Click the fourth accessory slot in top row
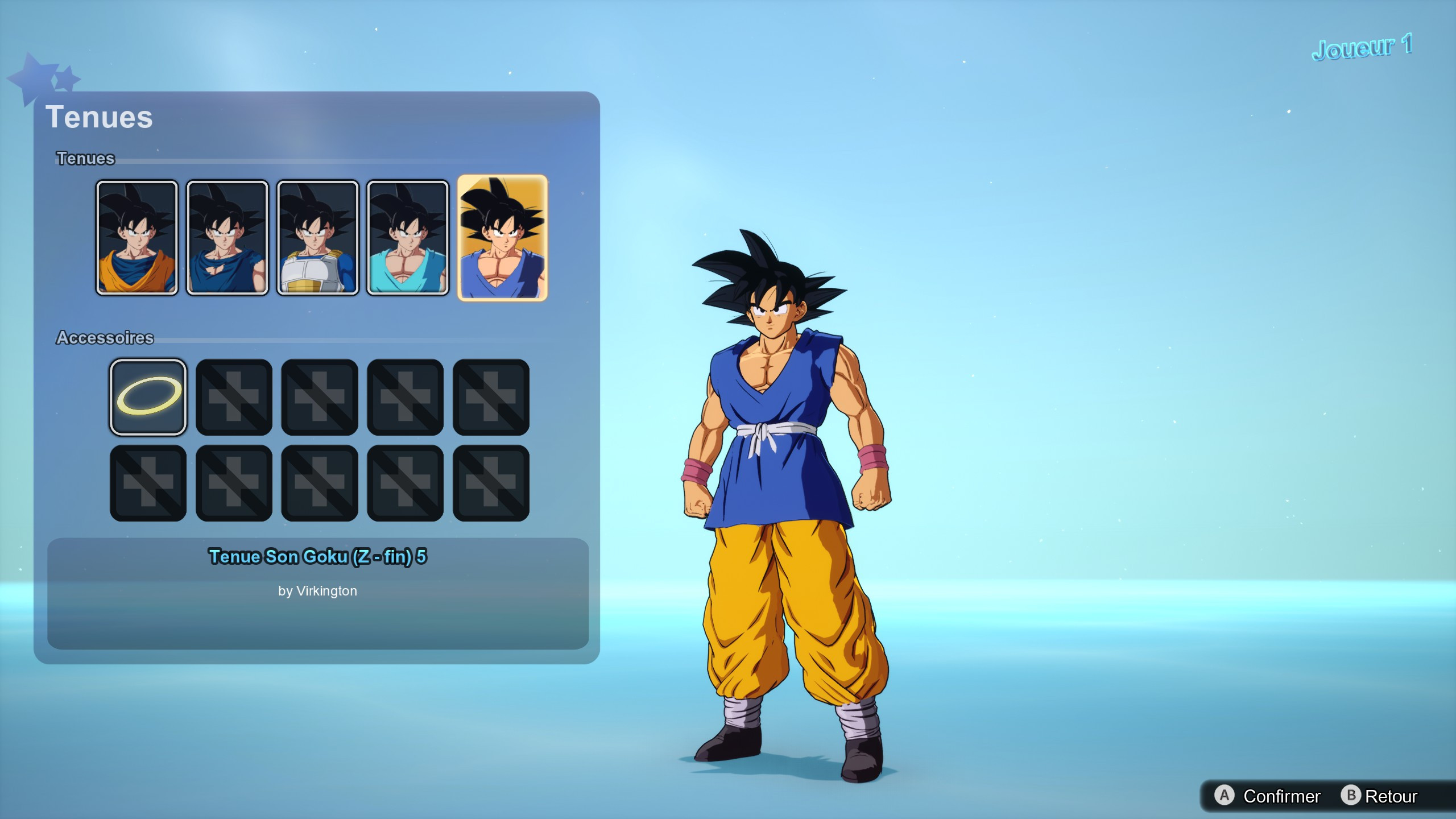 click(406, 396)
